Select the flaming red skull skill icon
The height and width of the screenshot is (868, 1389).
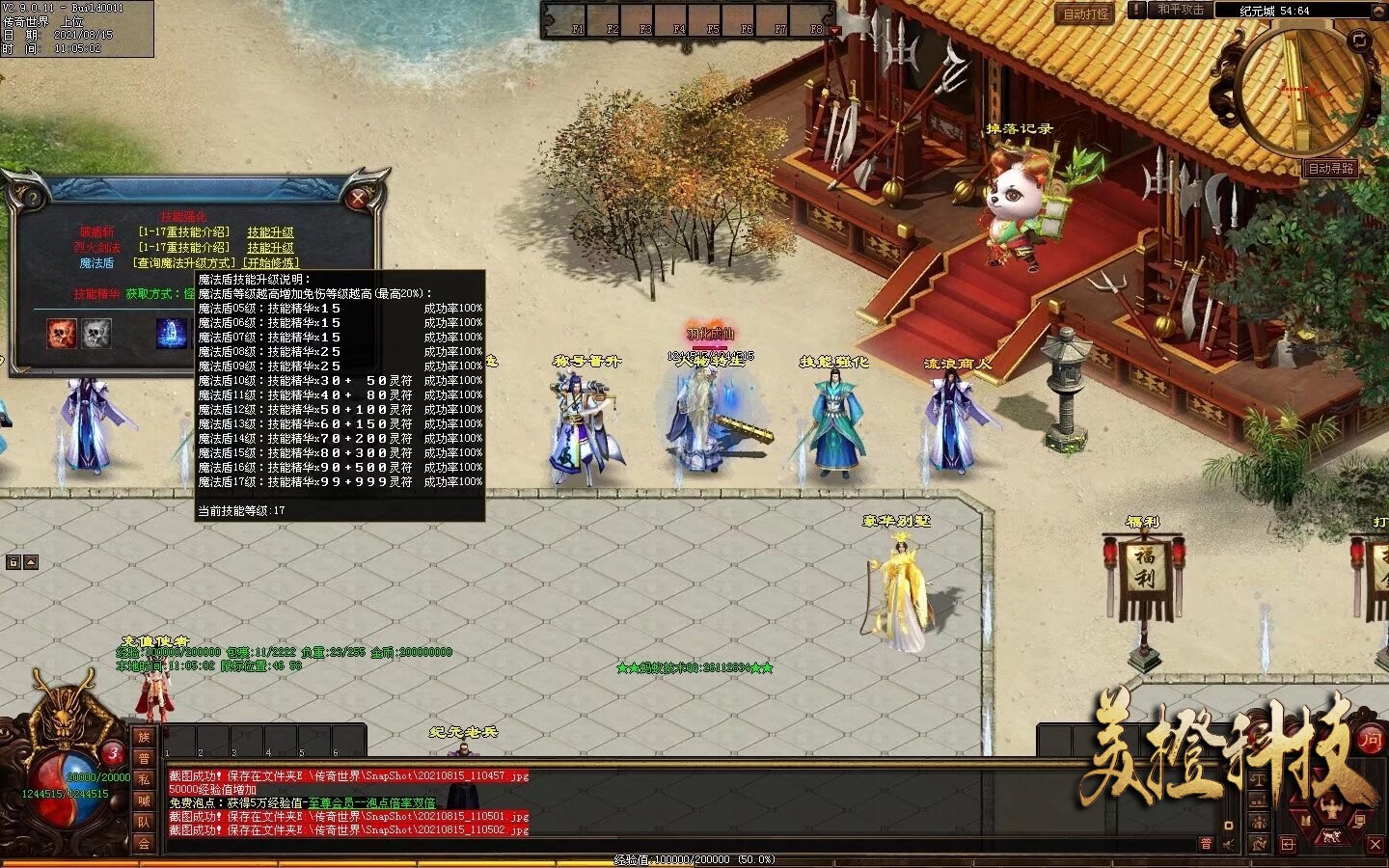click(x=64, y=334)
